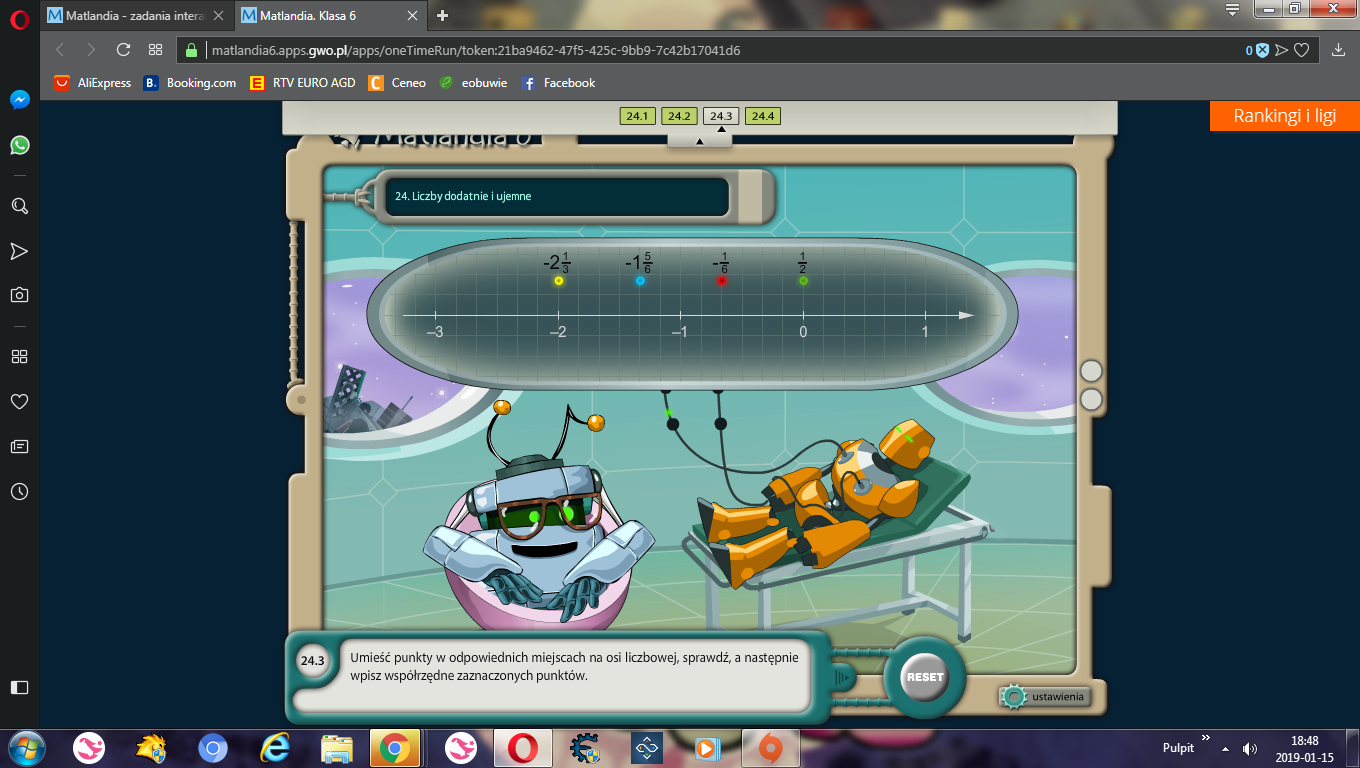Click the round RESET button
Viewport: 1360px width, 768px height.
tap(924, 677)
